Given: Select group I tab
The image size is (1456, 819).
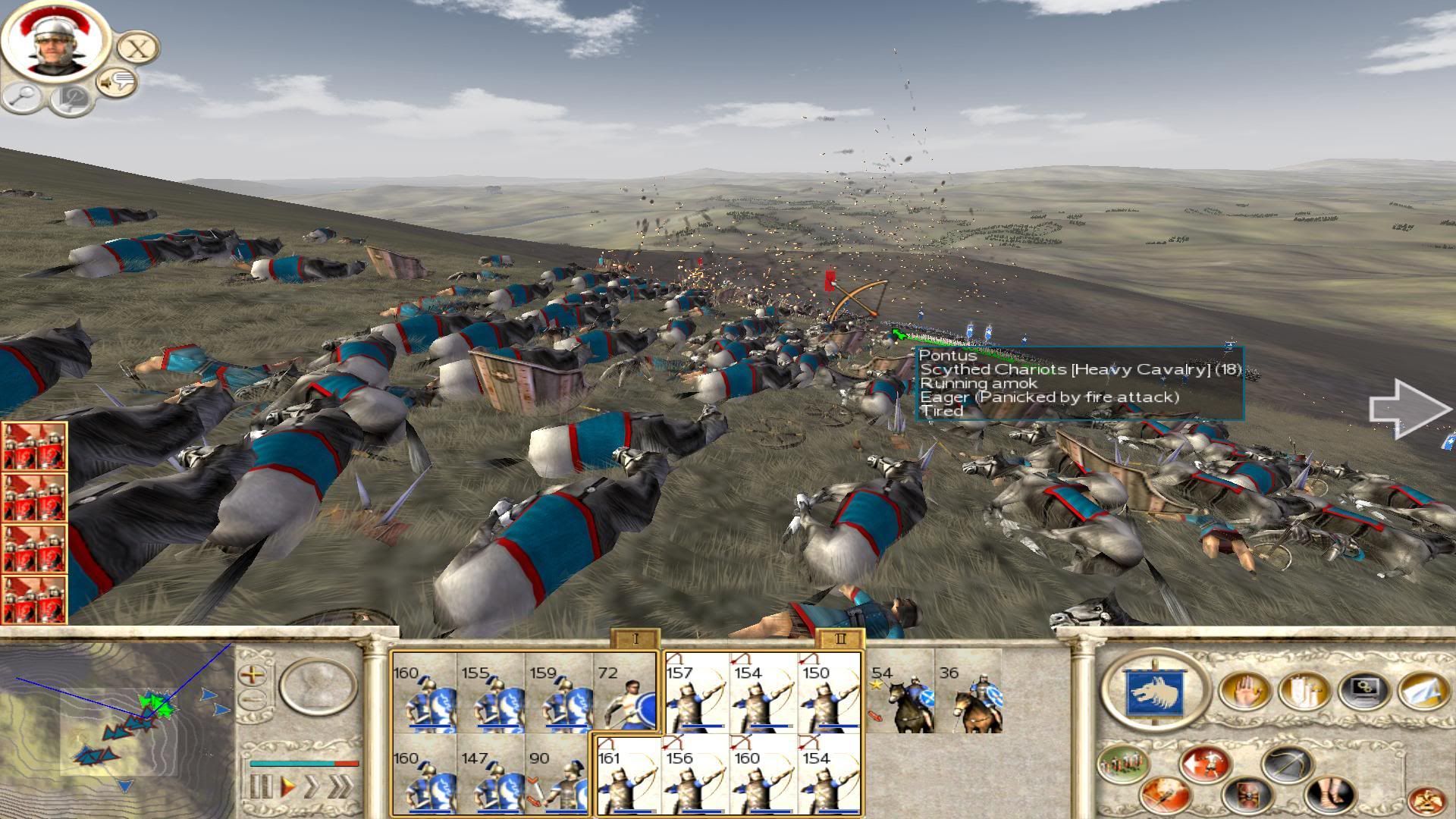Looking at the screenshot, I should point(635,639).
